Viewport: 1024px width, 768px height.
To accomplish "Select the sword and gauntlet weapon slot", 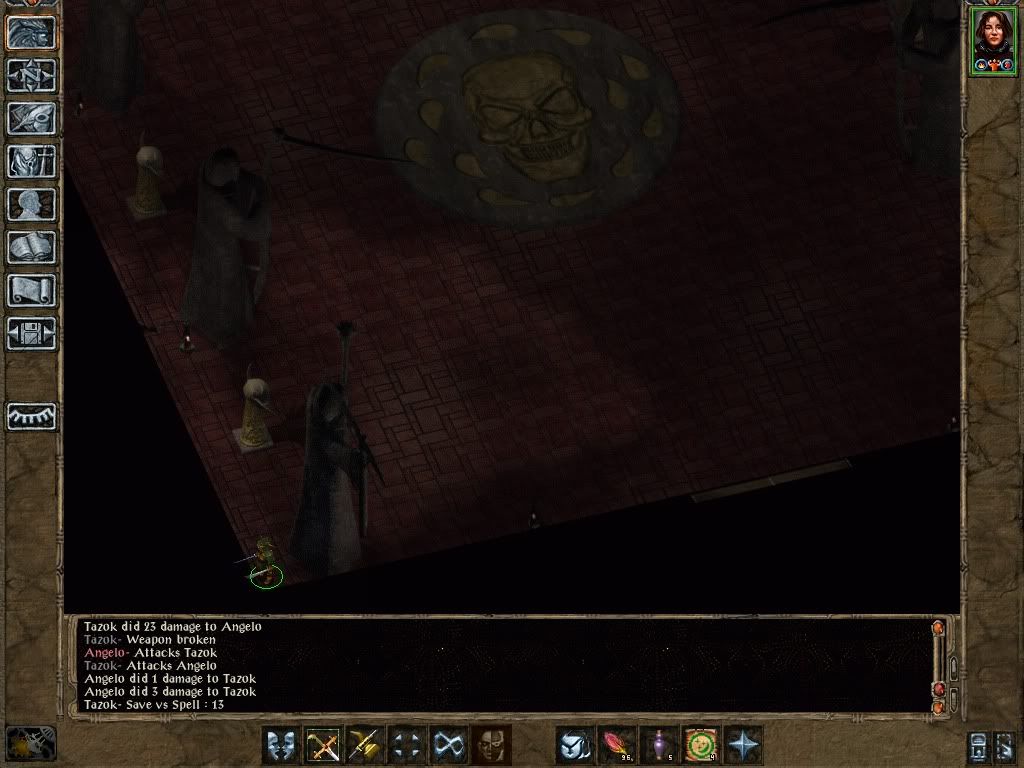I will (x=365, y=745).
